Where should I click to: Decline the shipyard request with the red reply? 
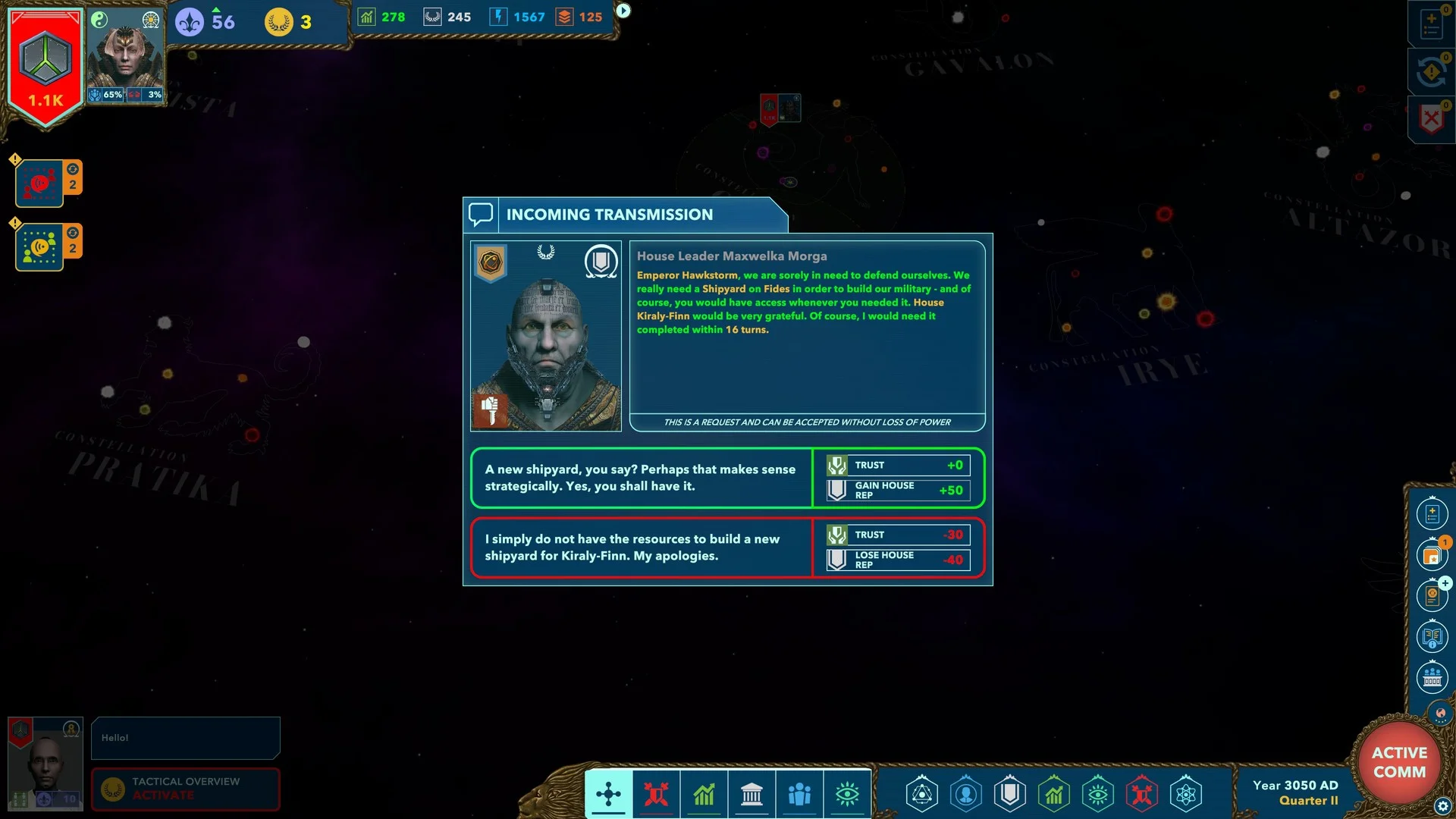pos(641,548)
